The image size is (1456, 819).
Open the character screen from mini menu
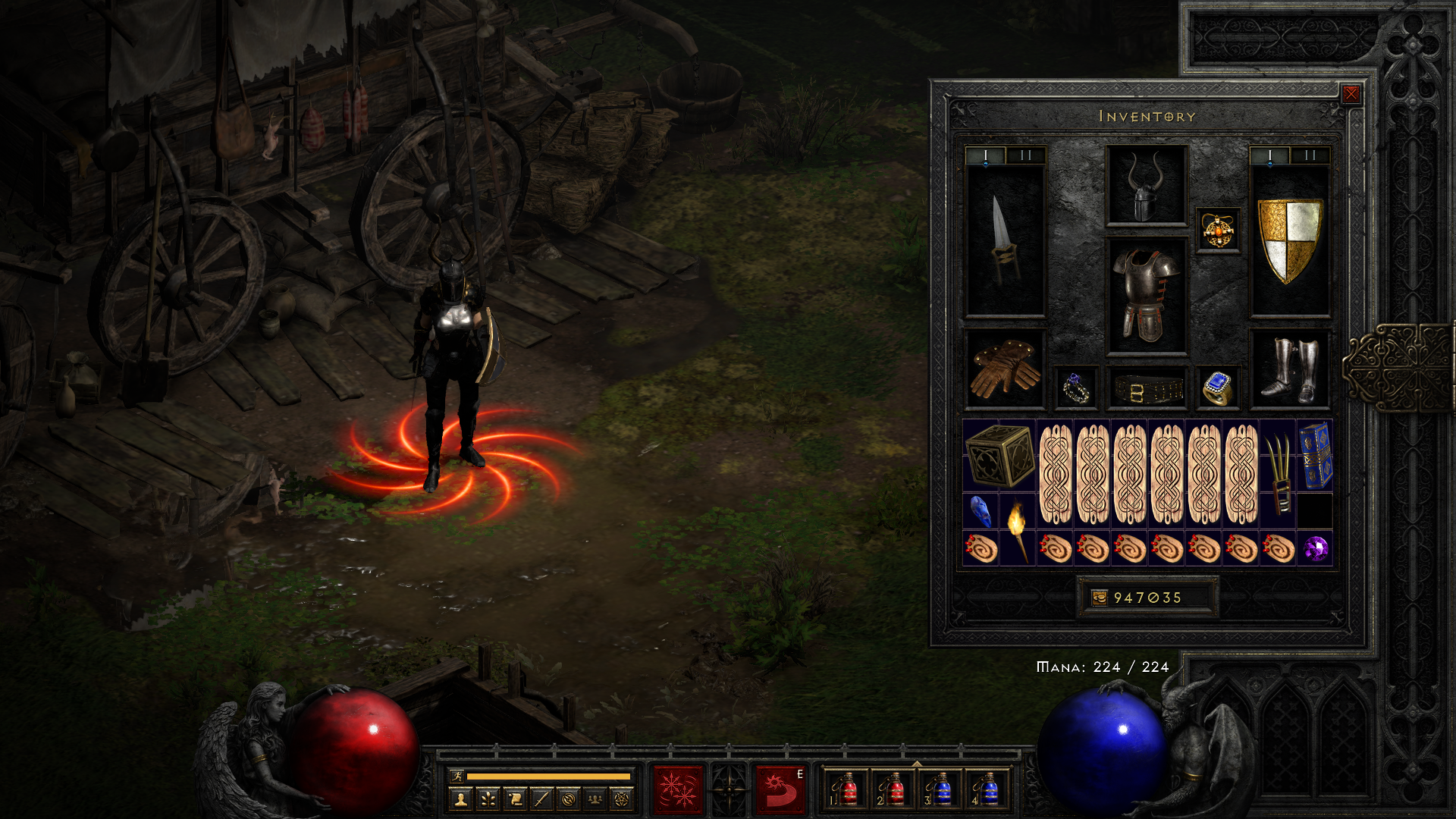(x=460, y=799)
